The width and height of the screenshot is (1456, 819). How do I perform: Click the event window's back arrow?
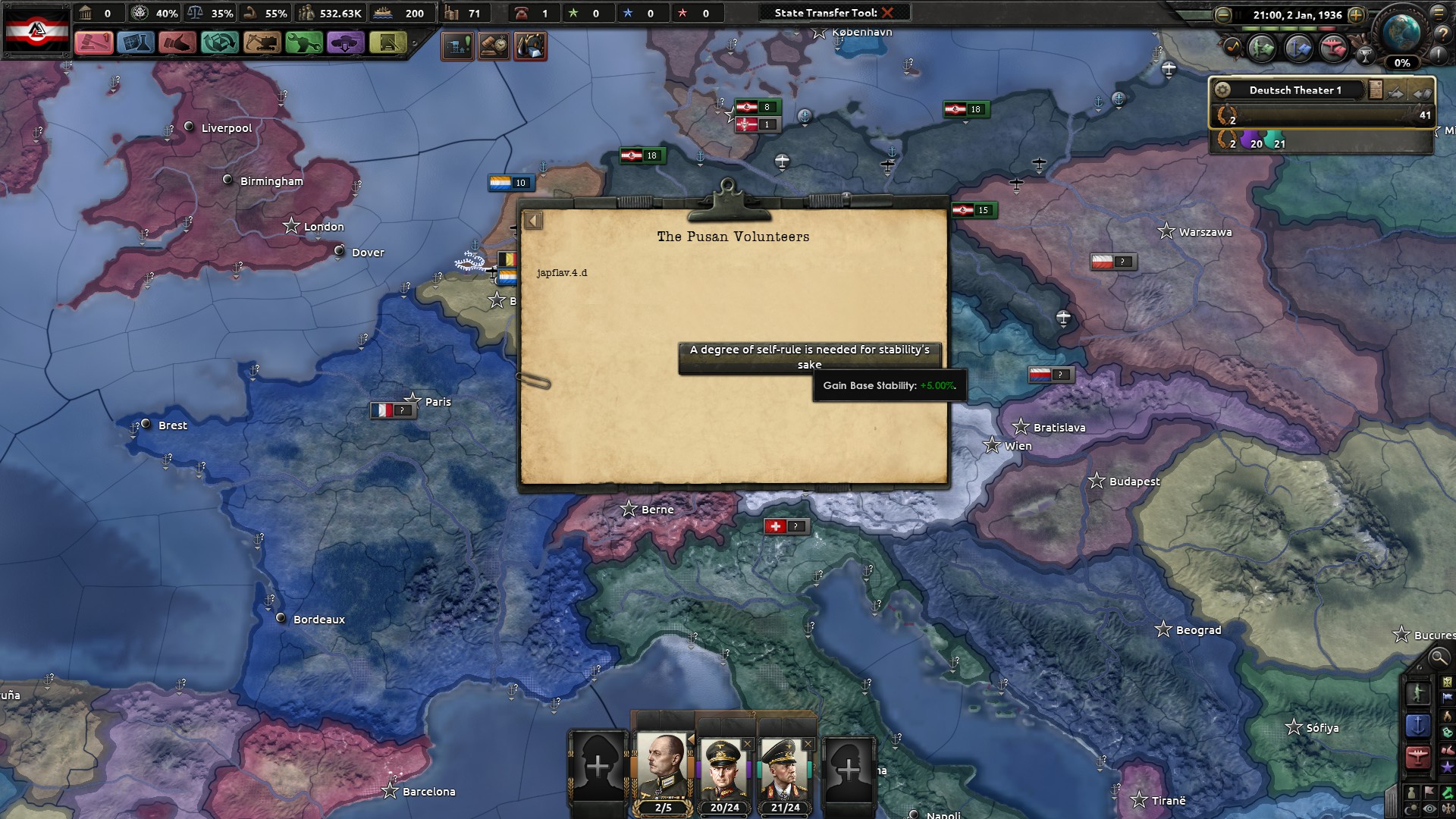tap(533, 221)
